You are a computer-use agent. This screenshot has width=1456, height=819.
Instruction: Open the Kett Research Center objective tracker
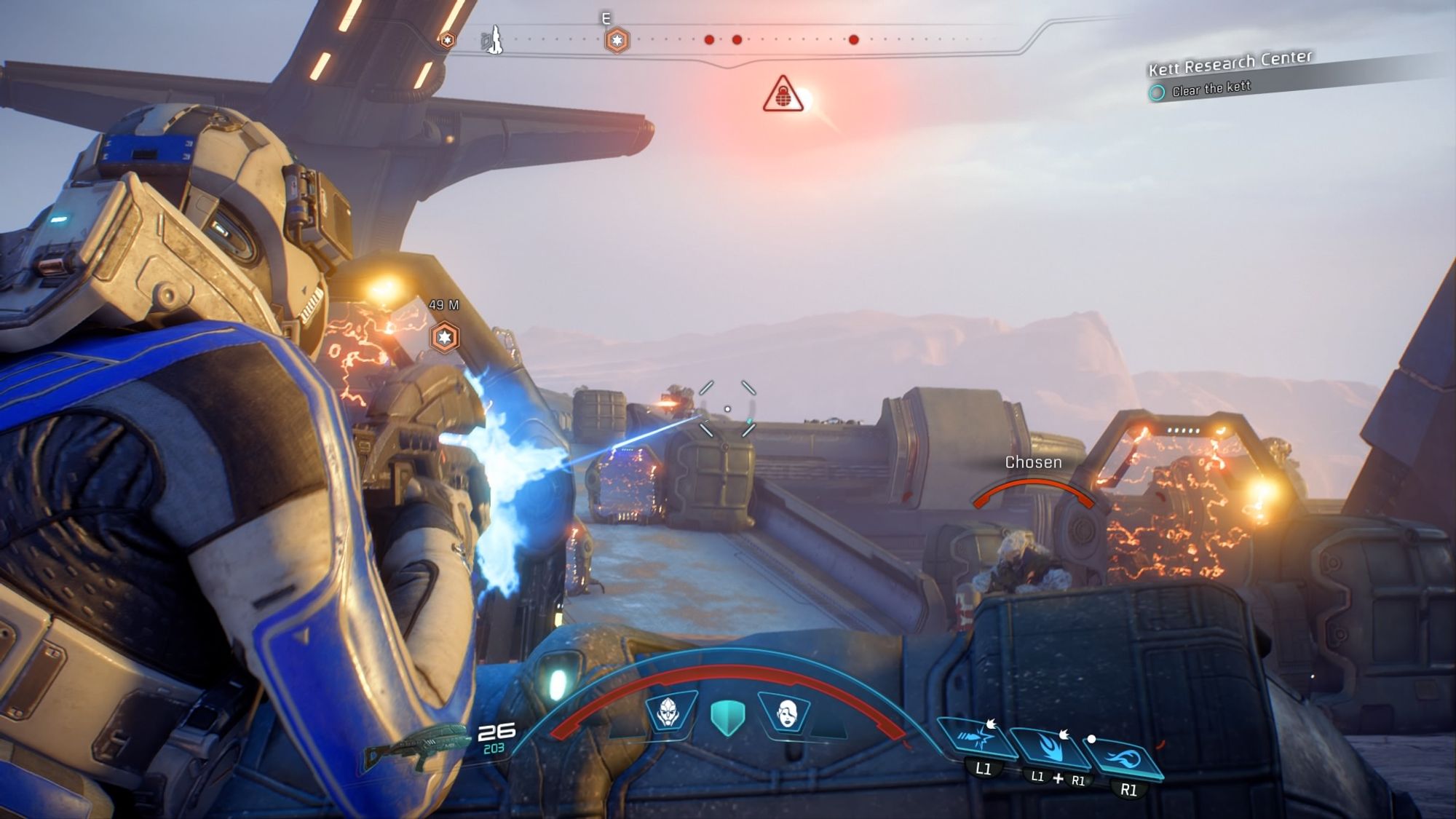click(1230, 63)
